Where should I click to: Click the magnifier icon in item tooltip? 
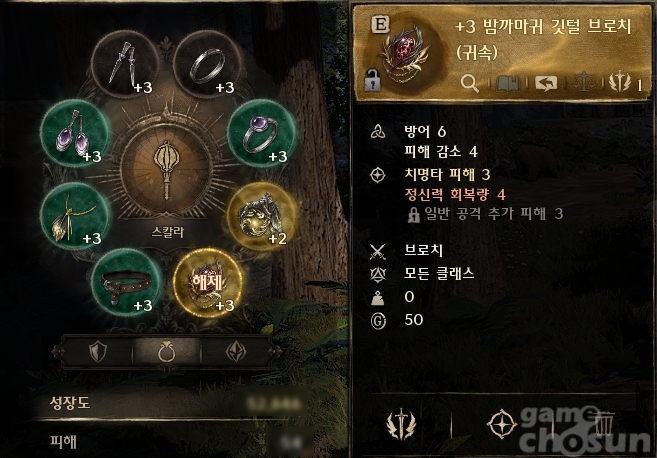(469, 85)
